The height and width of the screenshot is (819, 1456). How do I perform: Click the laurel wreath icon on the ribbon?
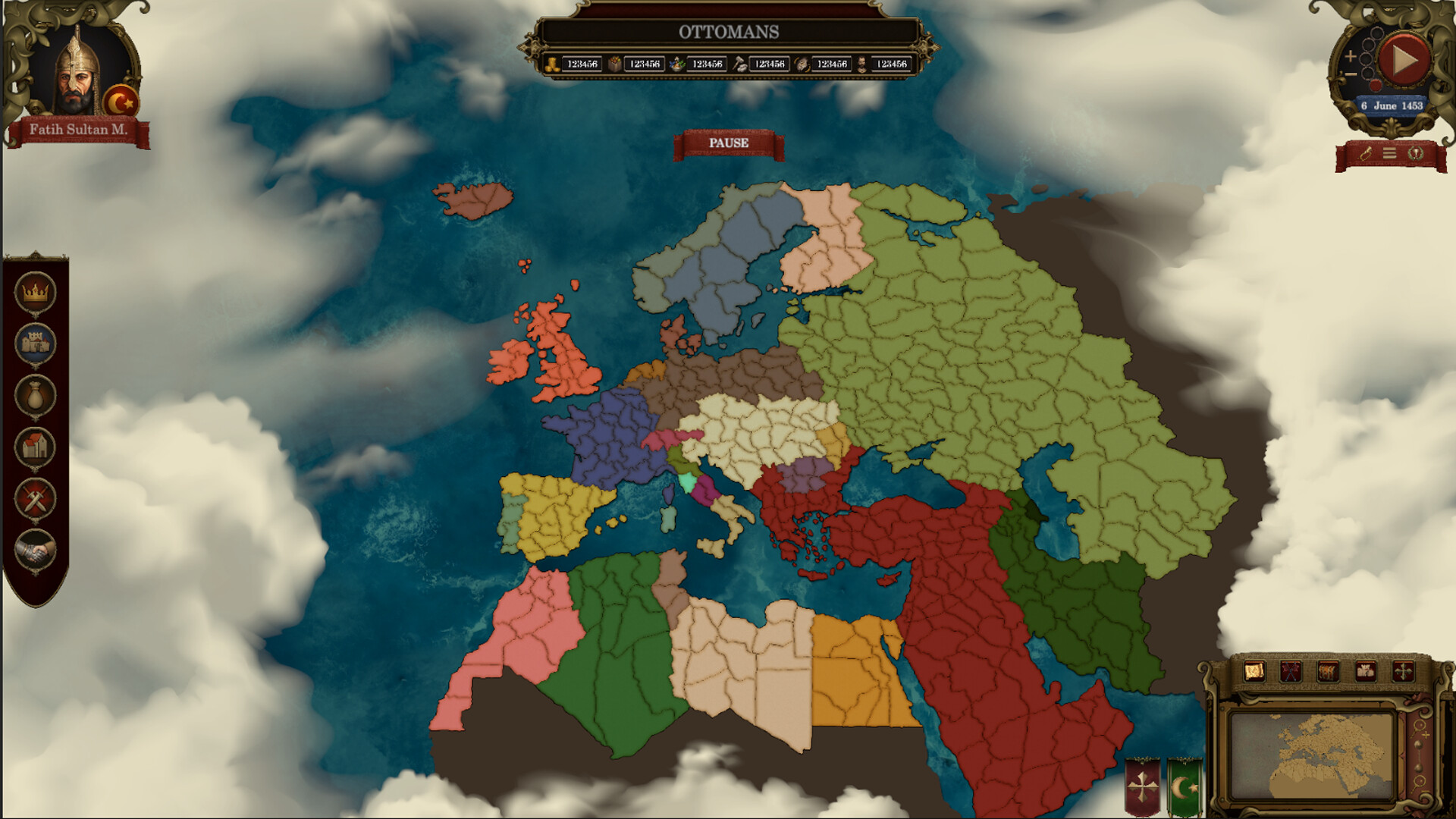1416,153
